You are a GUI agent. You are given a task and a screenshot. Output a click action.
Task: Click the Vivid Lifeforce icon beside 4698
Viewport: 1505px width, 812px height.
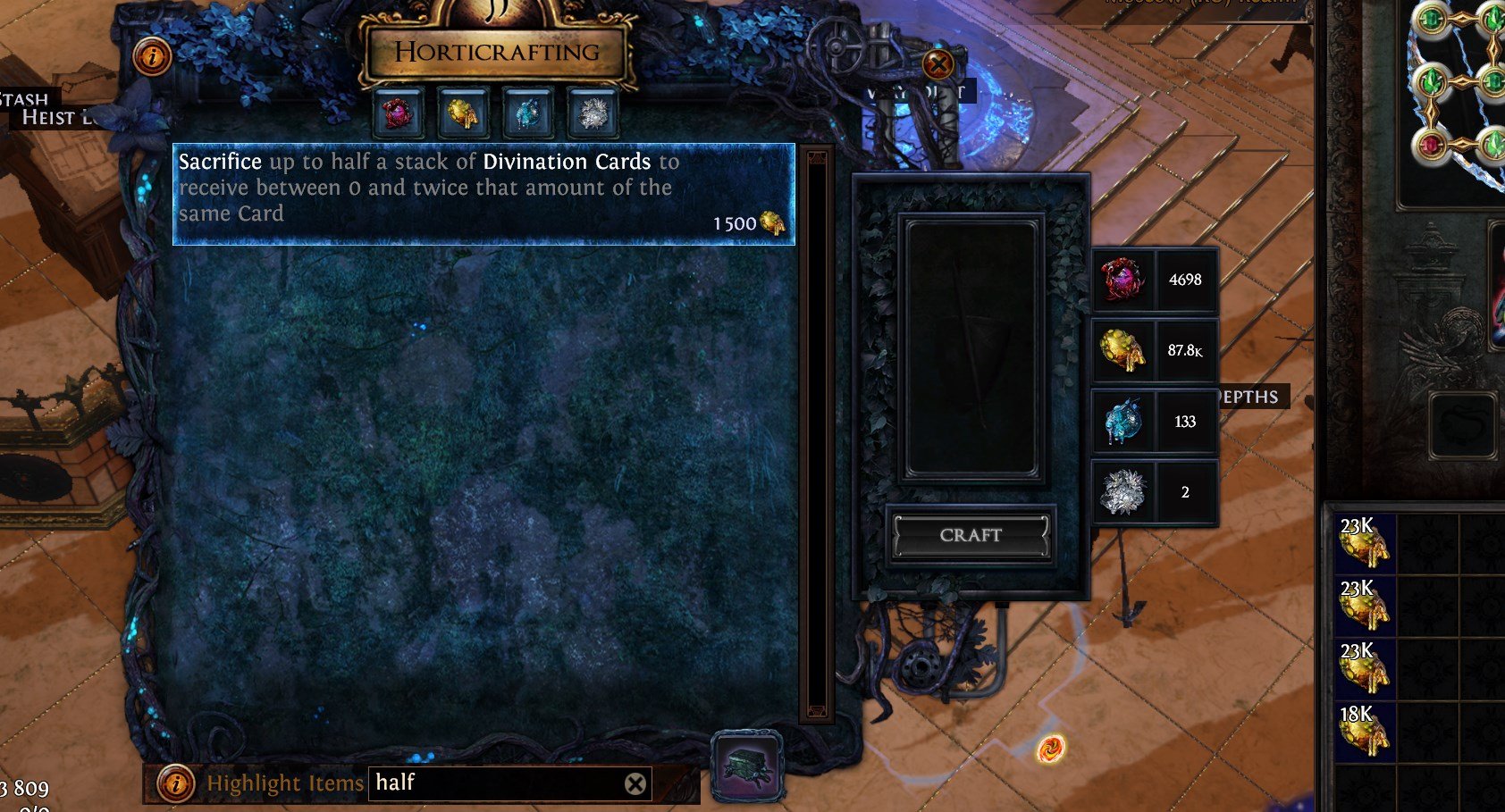click(x=1118, y=280)
